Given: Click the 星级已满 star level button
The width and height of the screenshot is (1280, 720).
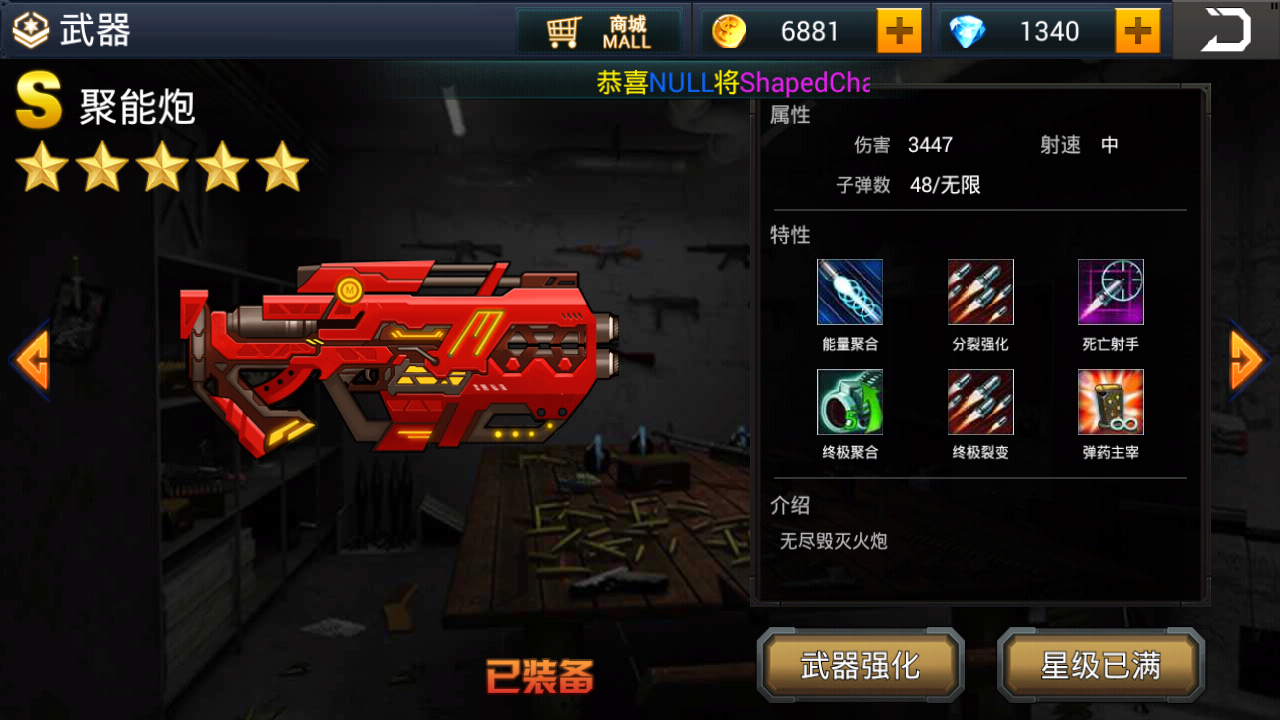Looking at the screenshot, I should (x=1101, y=665).
